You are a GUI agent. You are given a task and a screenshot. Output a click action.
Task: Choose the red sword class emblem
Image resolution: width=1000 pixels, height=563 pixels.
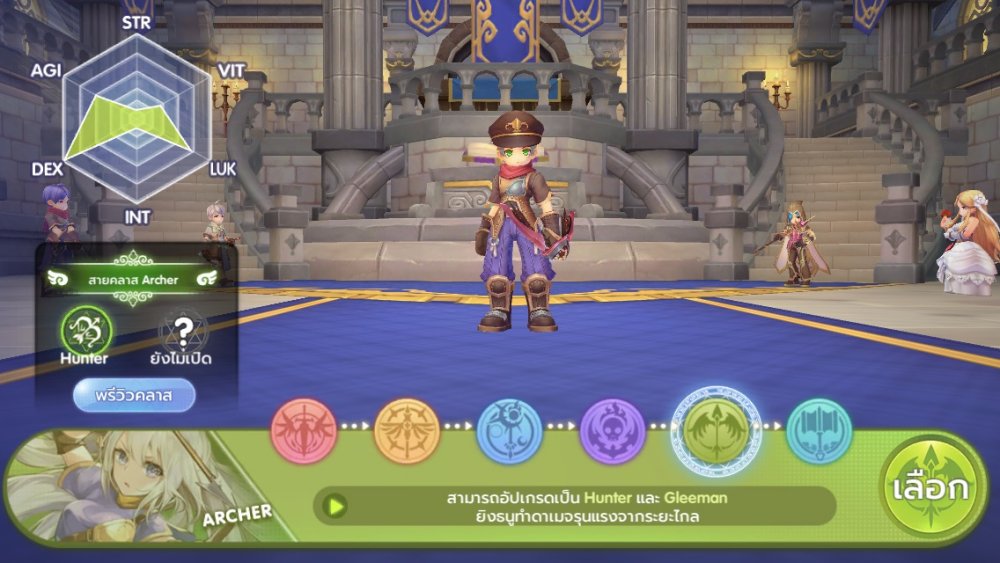pyautogui.click(x=304, y=431)
